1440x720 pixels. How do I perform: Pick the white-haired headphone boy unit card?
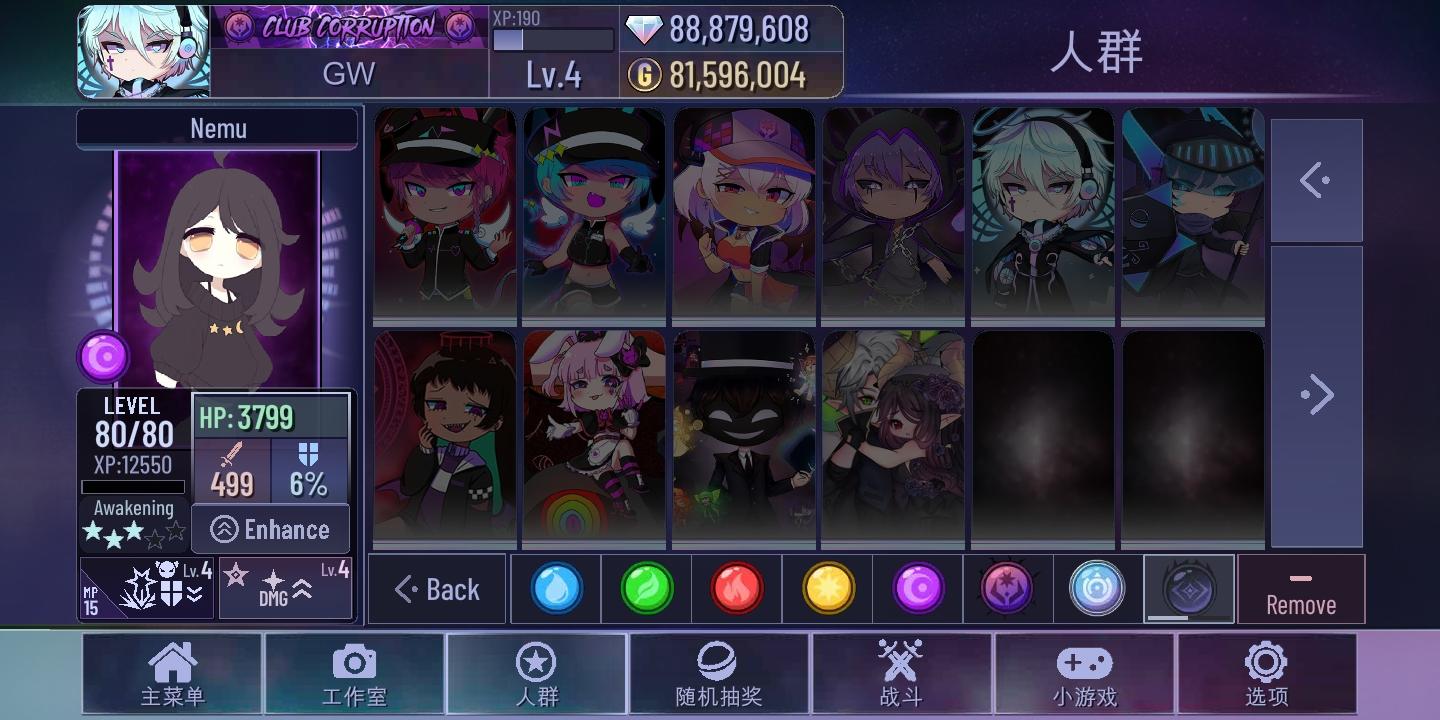(1043, 215)
